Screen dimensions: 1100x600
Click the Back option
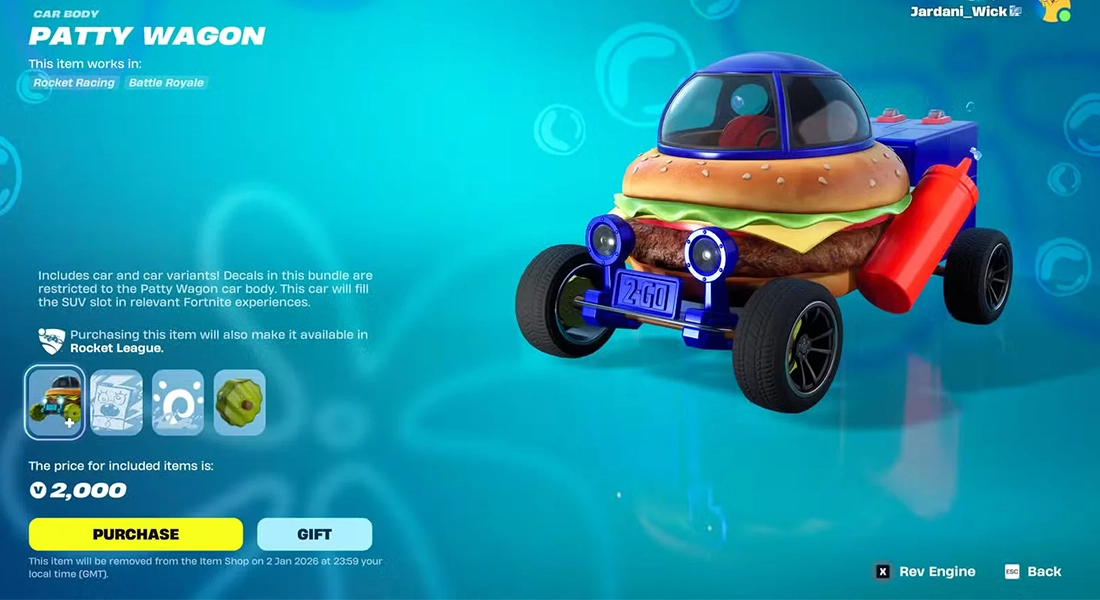point(1034,572)
